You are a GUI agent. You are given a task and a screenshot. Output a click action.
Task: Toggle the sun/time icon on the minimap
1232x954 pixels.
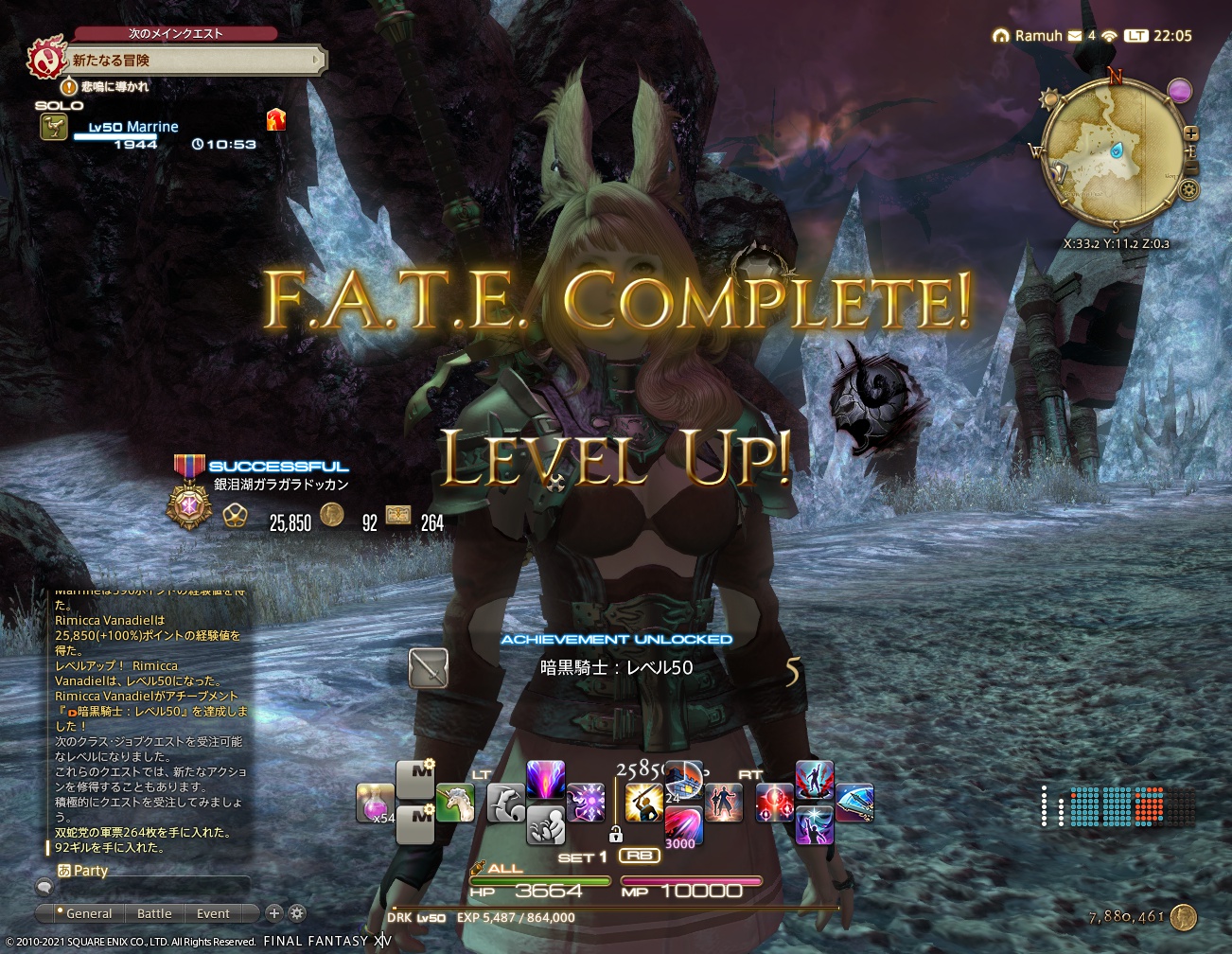(x=1048, y=97)
